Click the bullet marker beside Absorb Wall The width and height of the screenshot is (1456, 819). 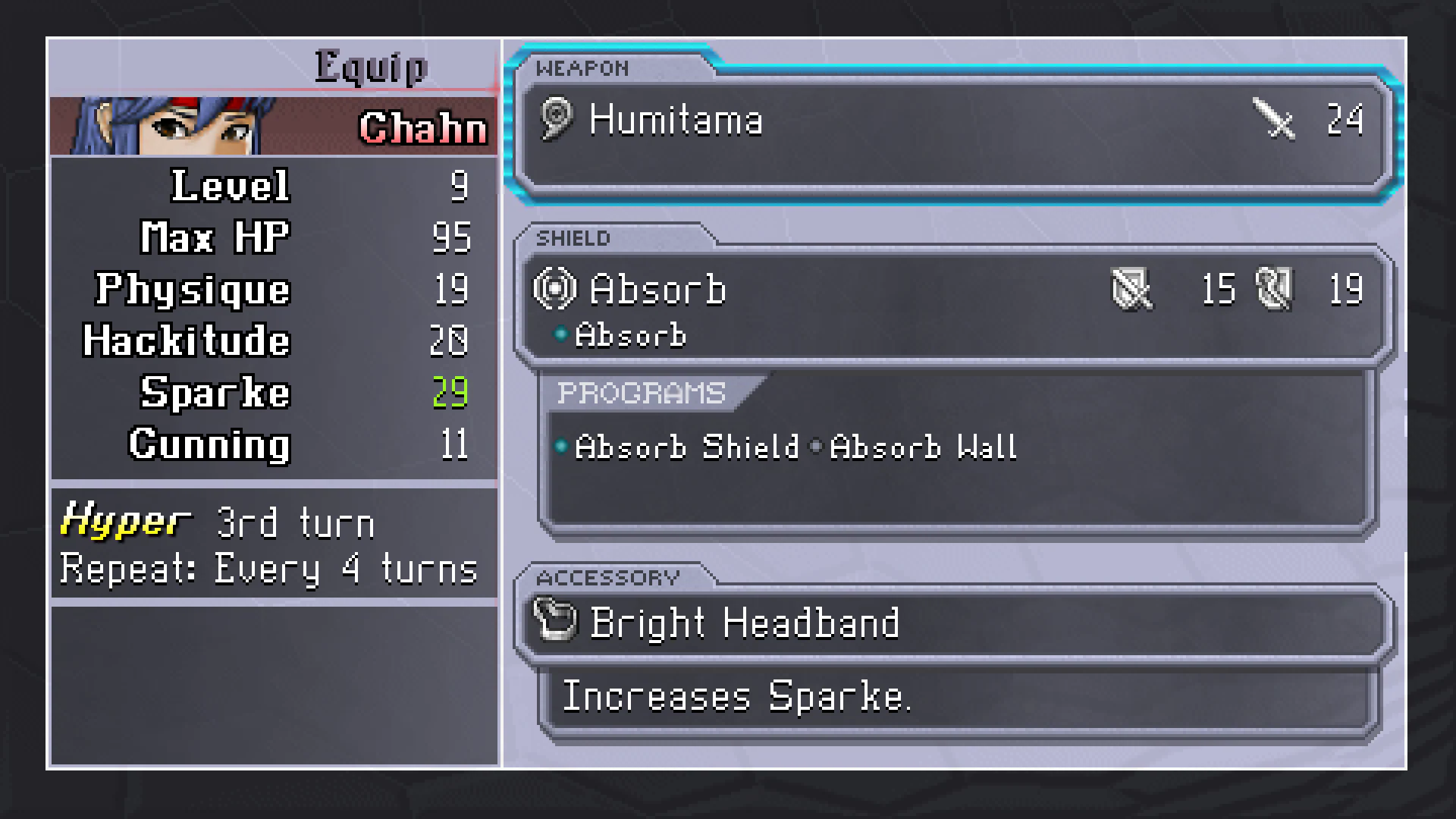817,447
